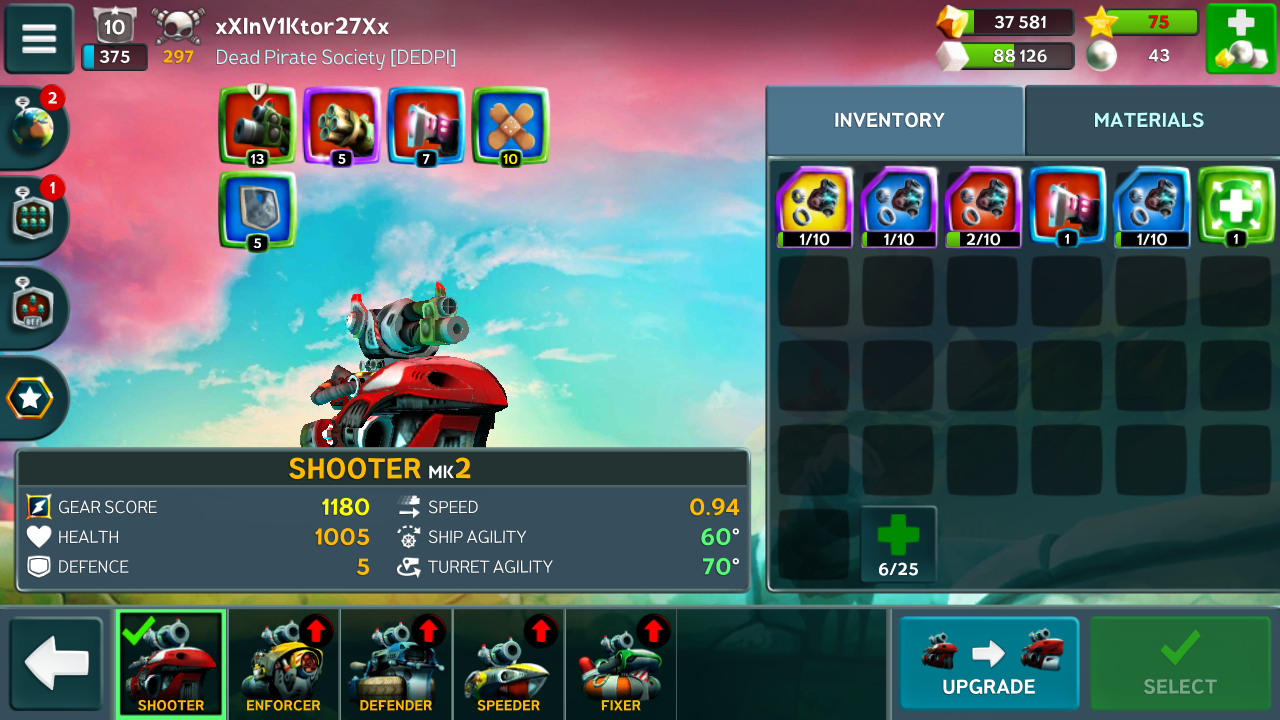Choose the Fixer ship

(620, 664)
